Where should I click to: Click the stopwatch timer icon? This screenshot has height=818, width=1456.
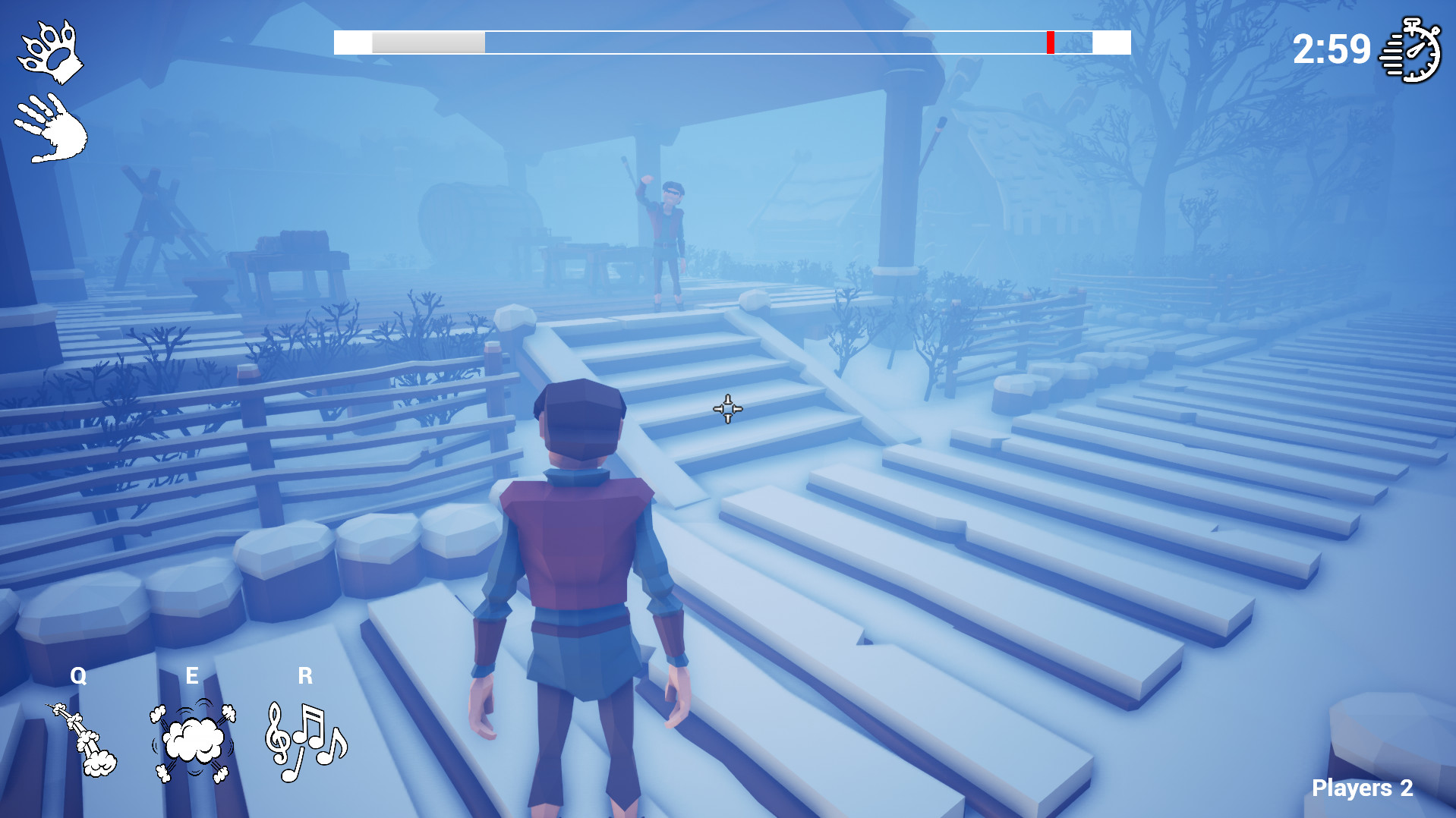(1410, 51)
